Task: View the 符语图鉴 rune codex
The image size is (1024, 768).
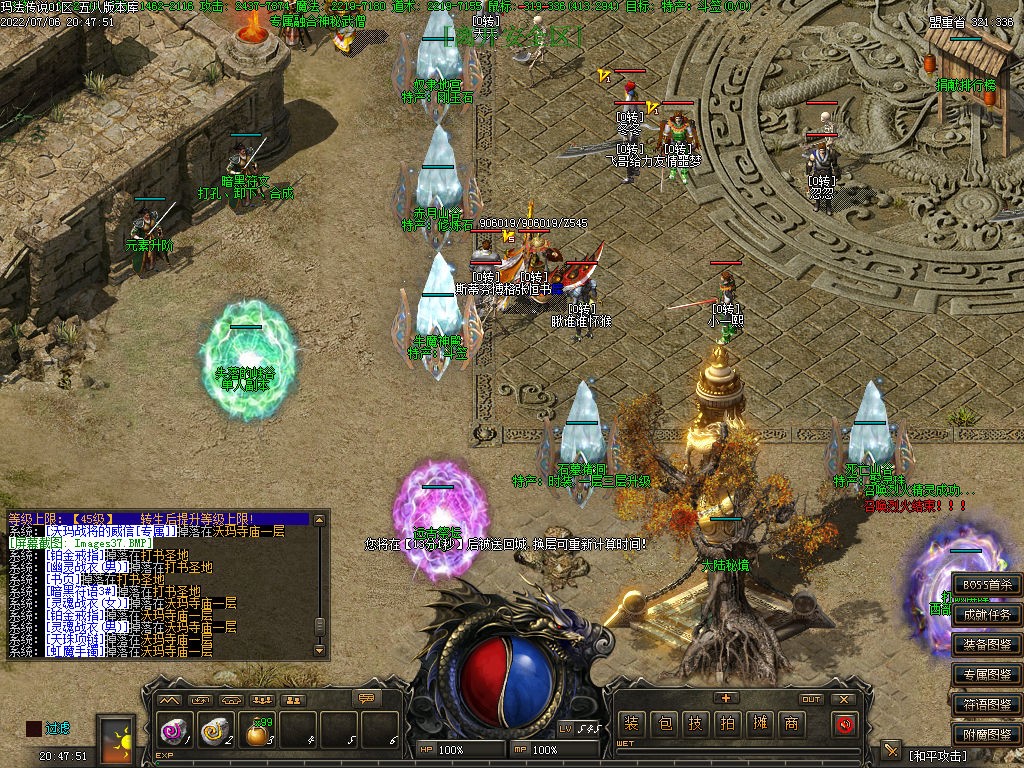Action: (x=986, y=704)
